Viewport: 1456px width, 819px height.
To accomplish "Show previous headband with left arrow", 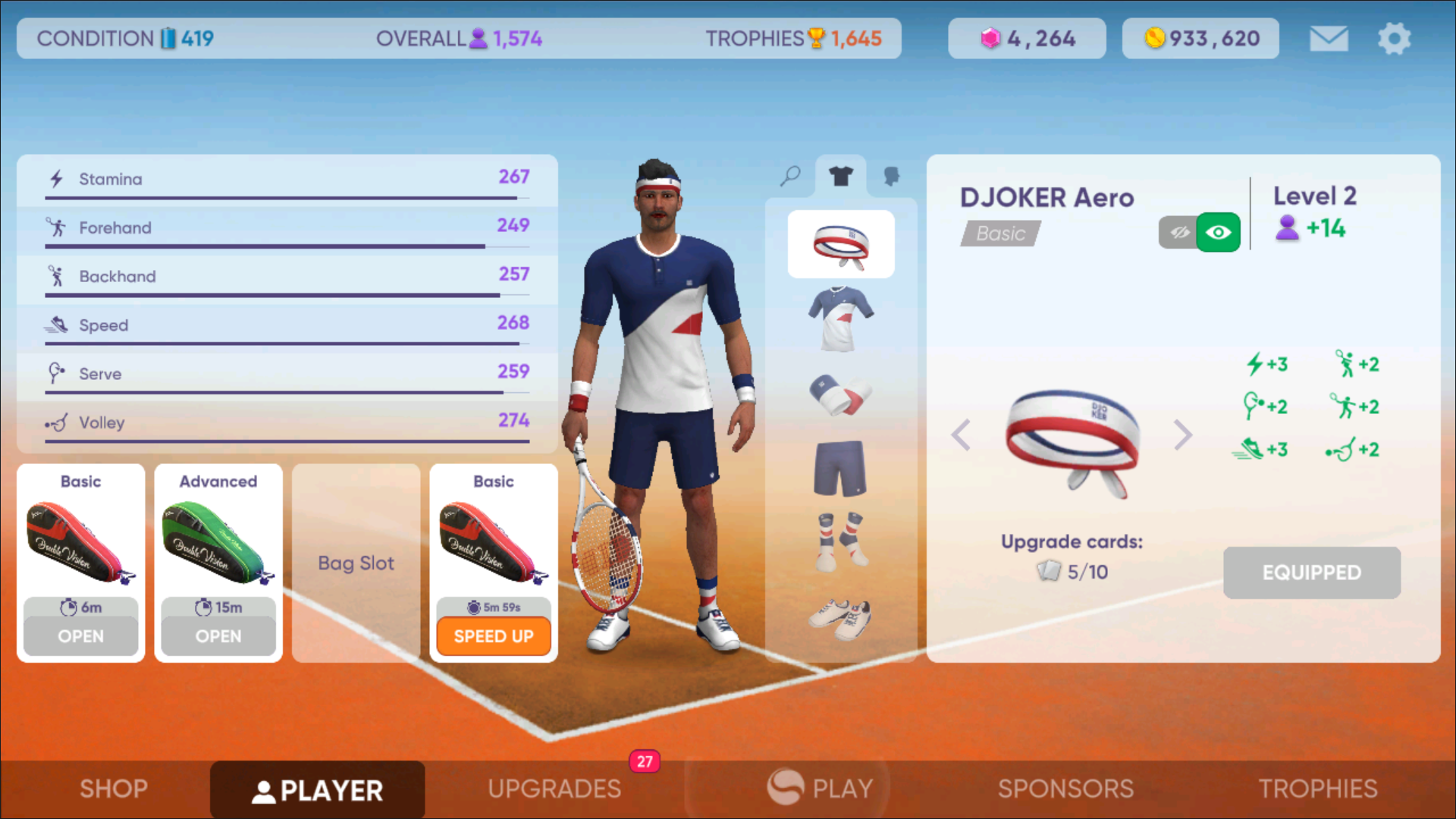I will coord(961,435).
